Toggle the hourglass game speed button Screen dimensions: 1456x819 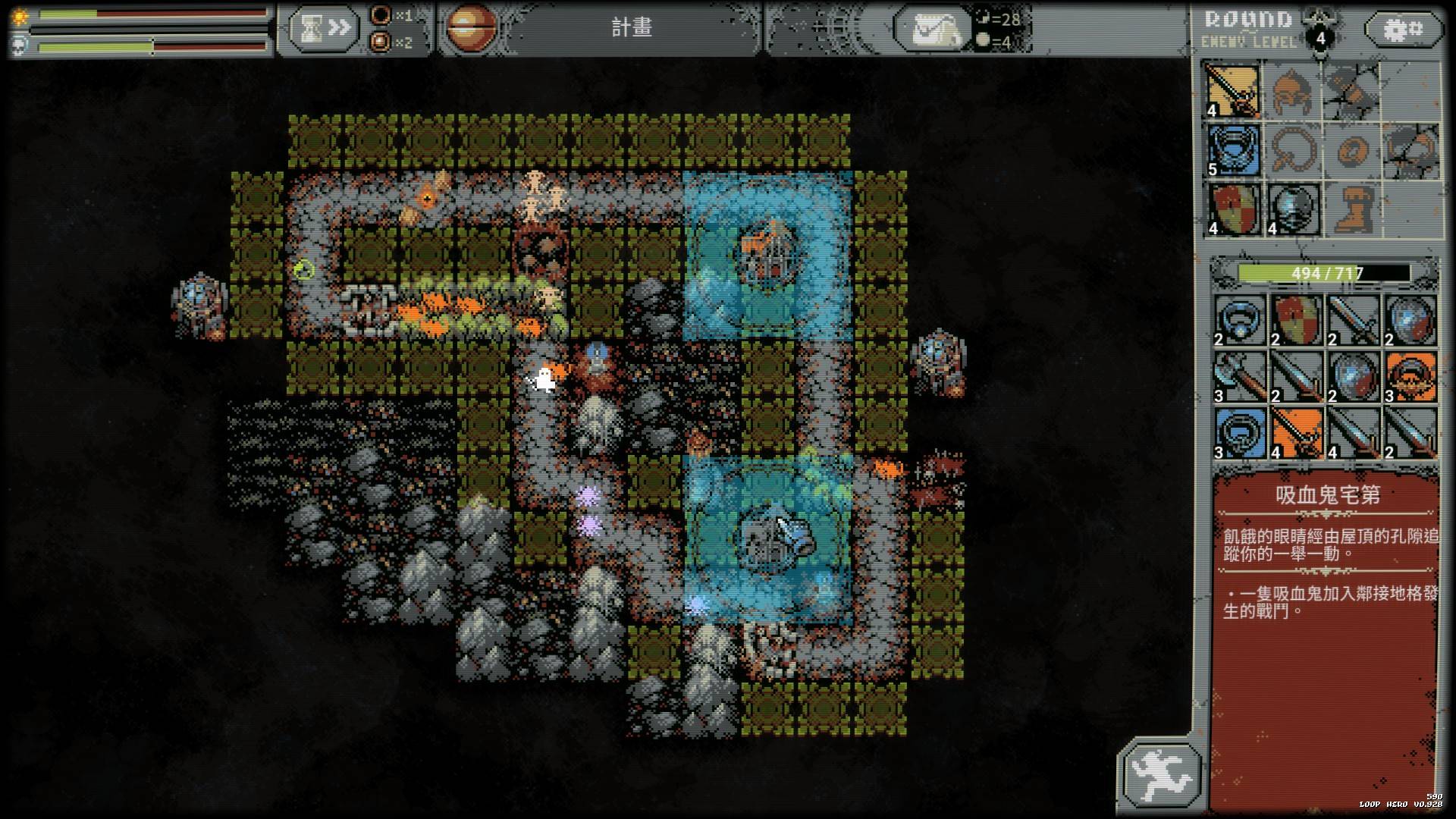pyautogui.click(x=322, y=29)
